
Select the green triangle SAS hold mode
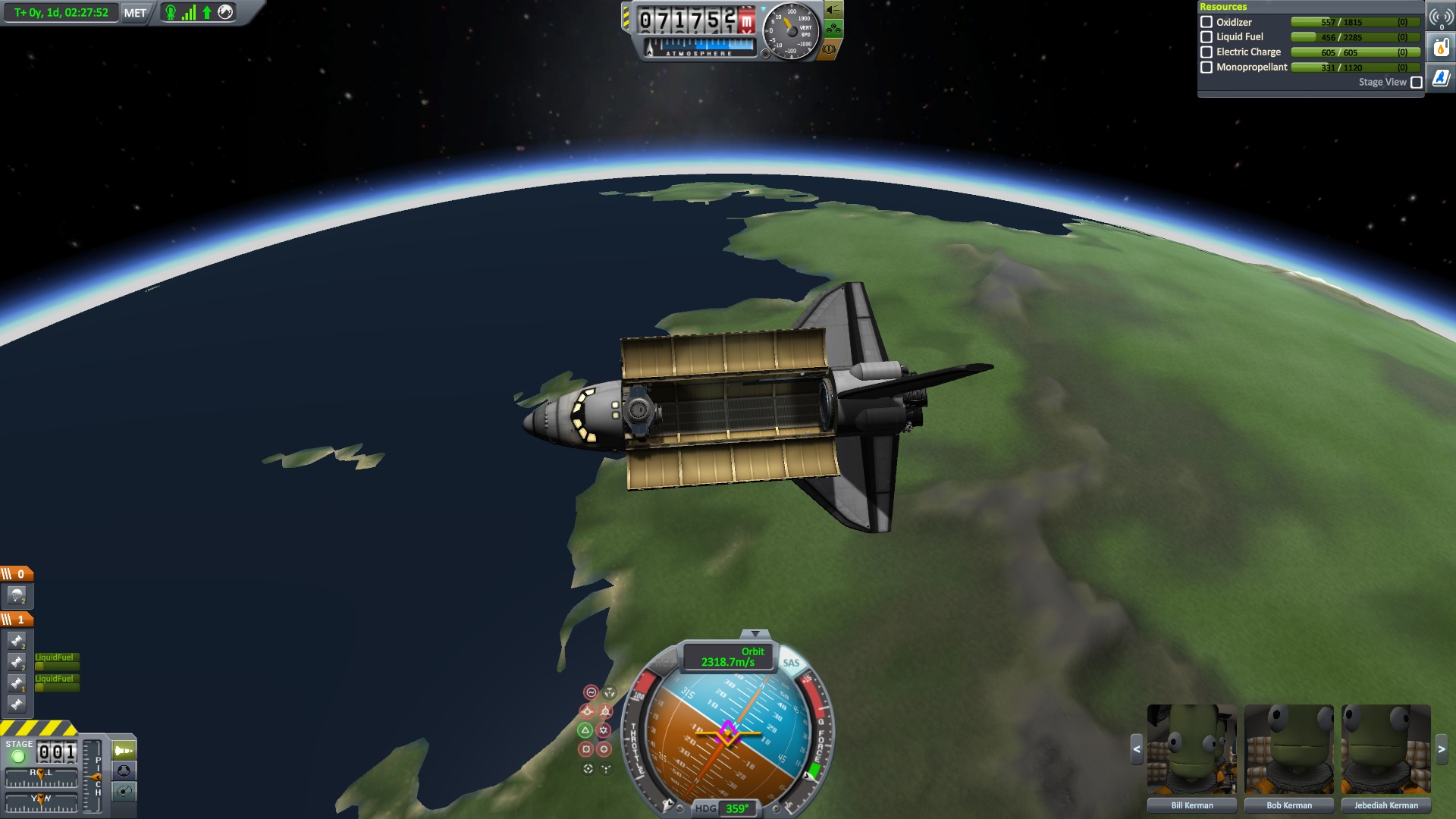coord(585,730)
